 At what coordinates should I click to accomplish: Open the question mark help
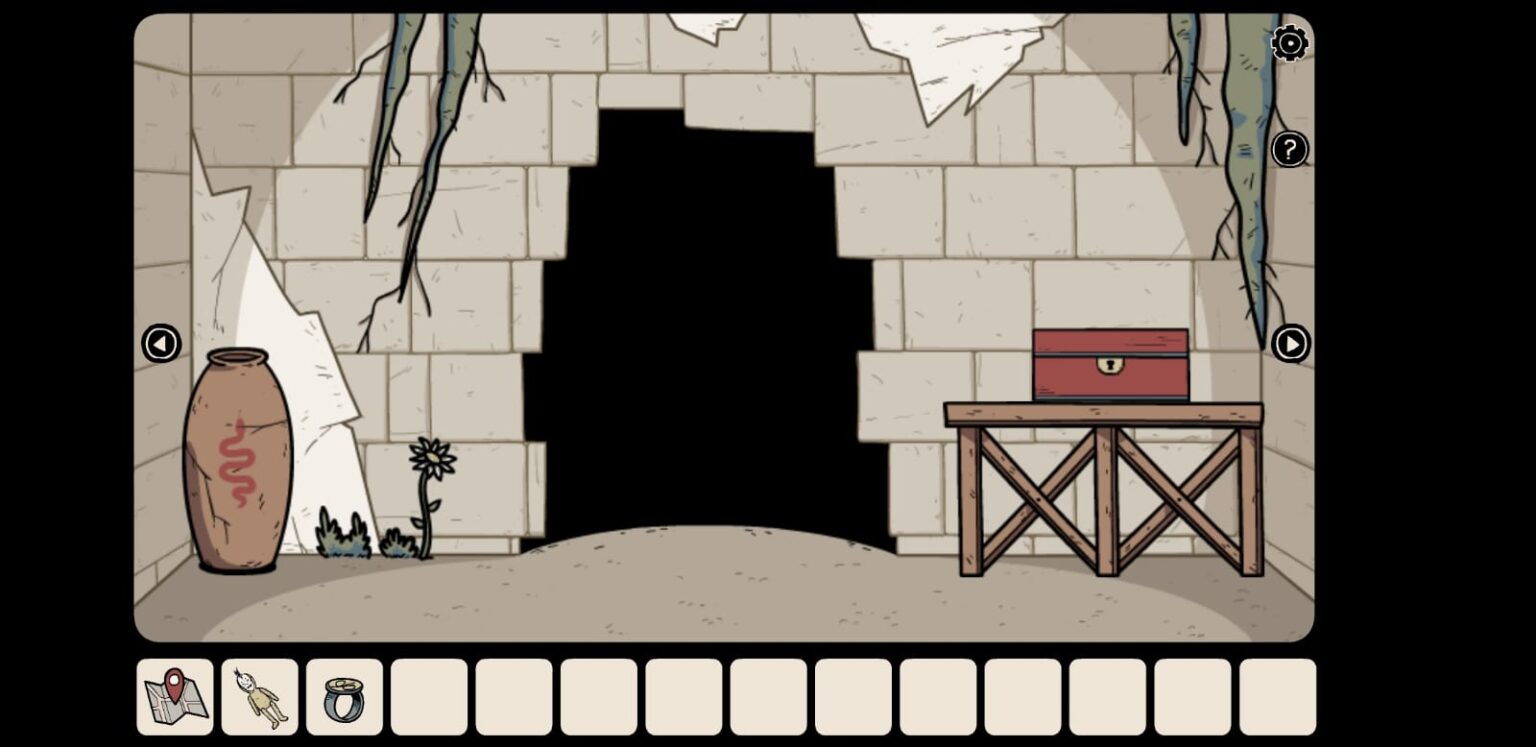tap(1289, 149)
